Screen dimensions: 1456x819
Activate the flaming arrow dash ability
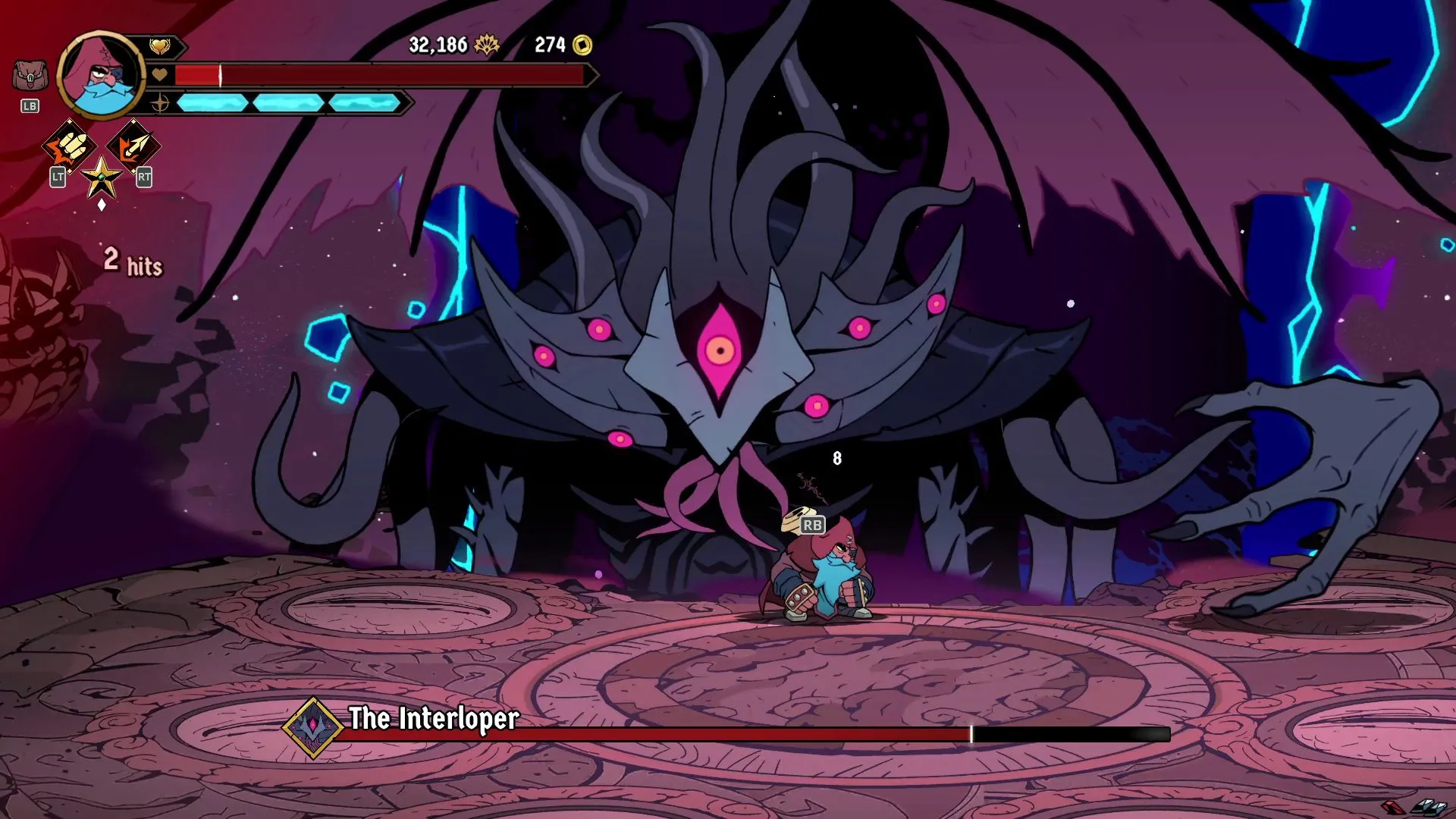pyautogui.click(x=133, y=146)
